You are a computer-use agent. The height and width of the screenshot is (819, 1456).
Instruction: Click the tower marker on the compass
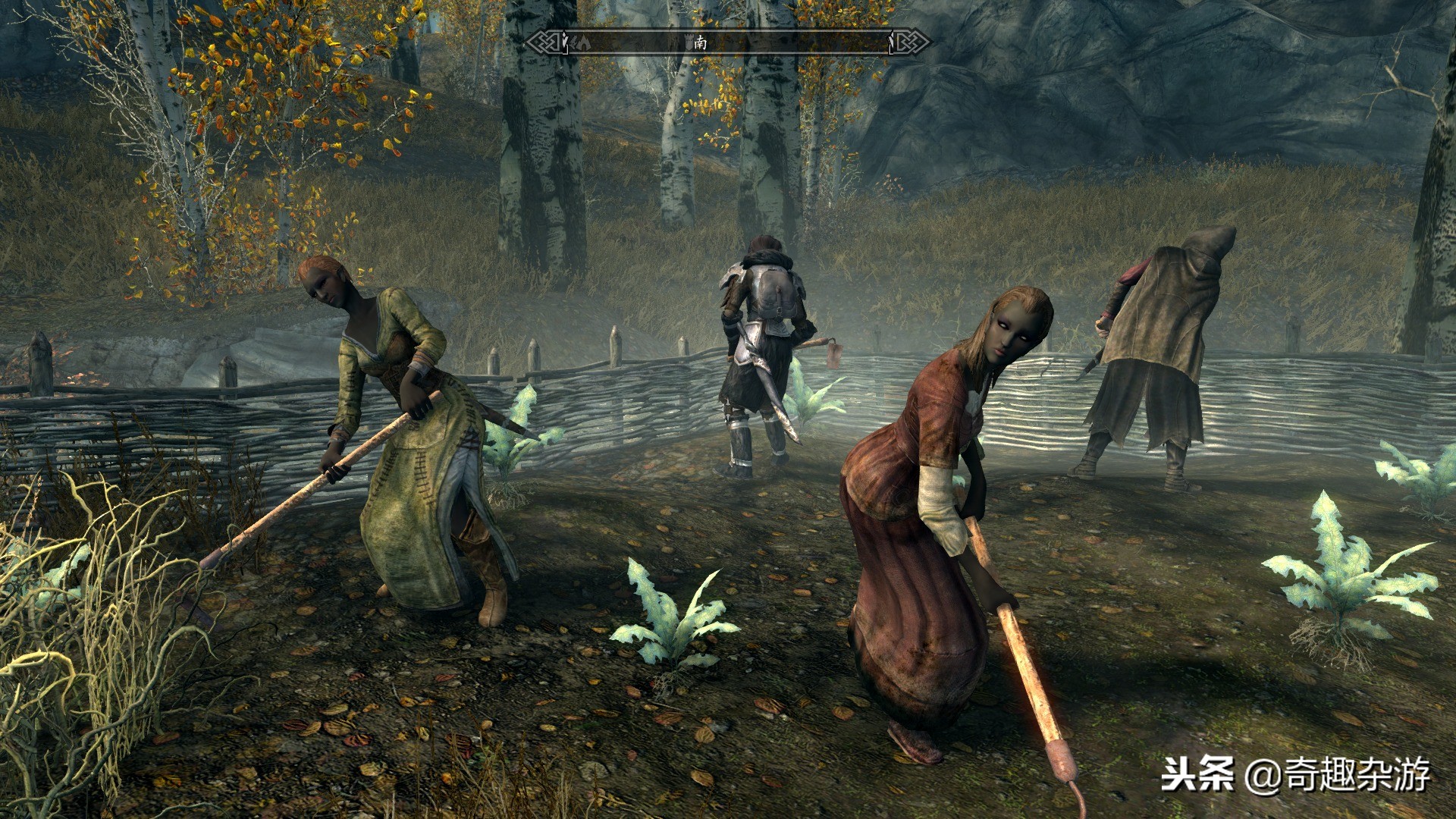tap(689, 42)
